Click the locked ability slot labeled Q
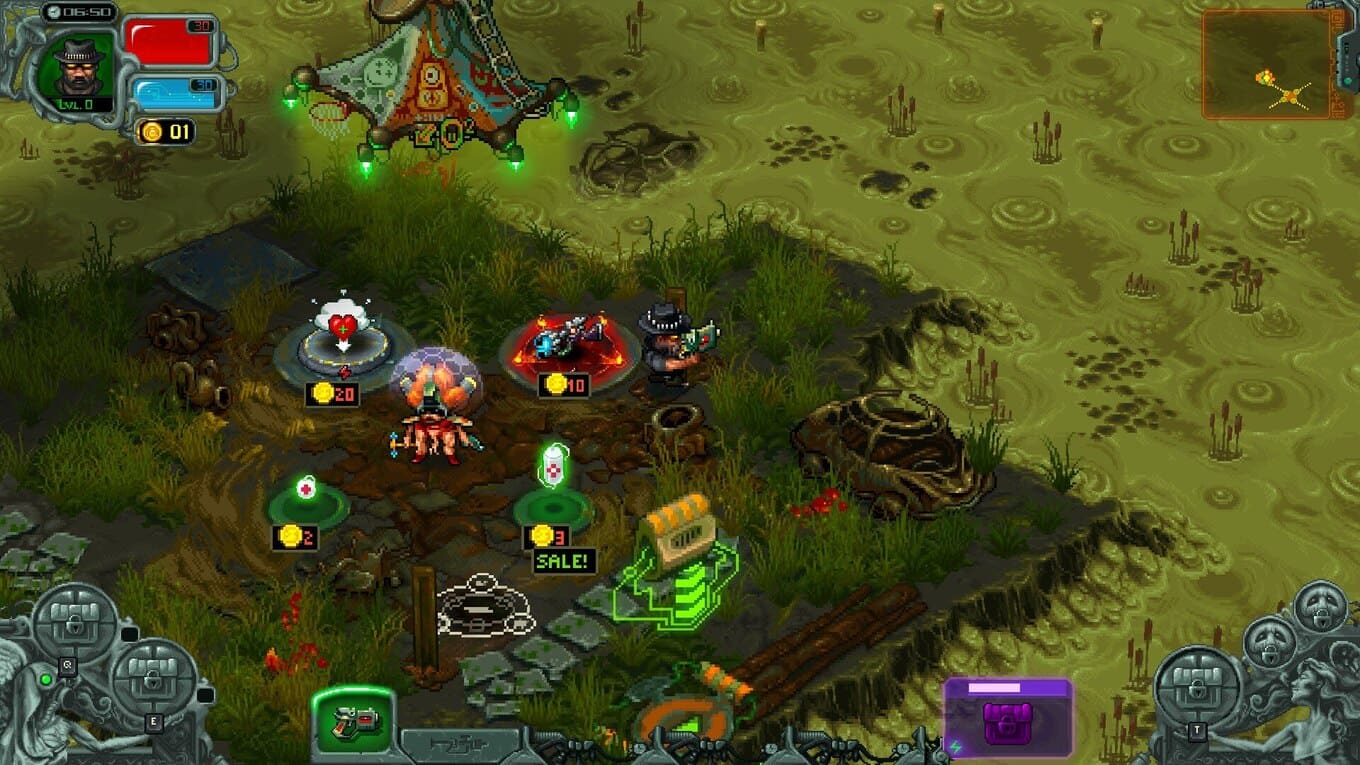This screenshot has height=765, width=1360. pyautogui.click(x=76, y=622)
